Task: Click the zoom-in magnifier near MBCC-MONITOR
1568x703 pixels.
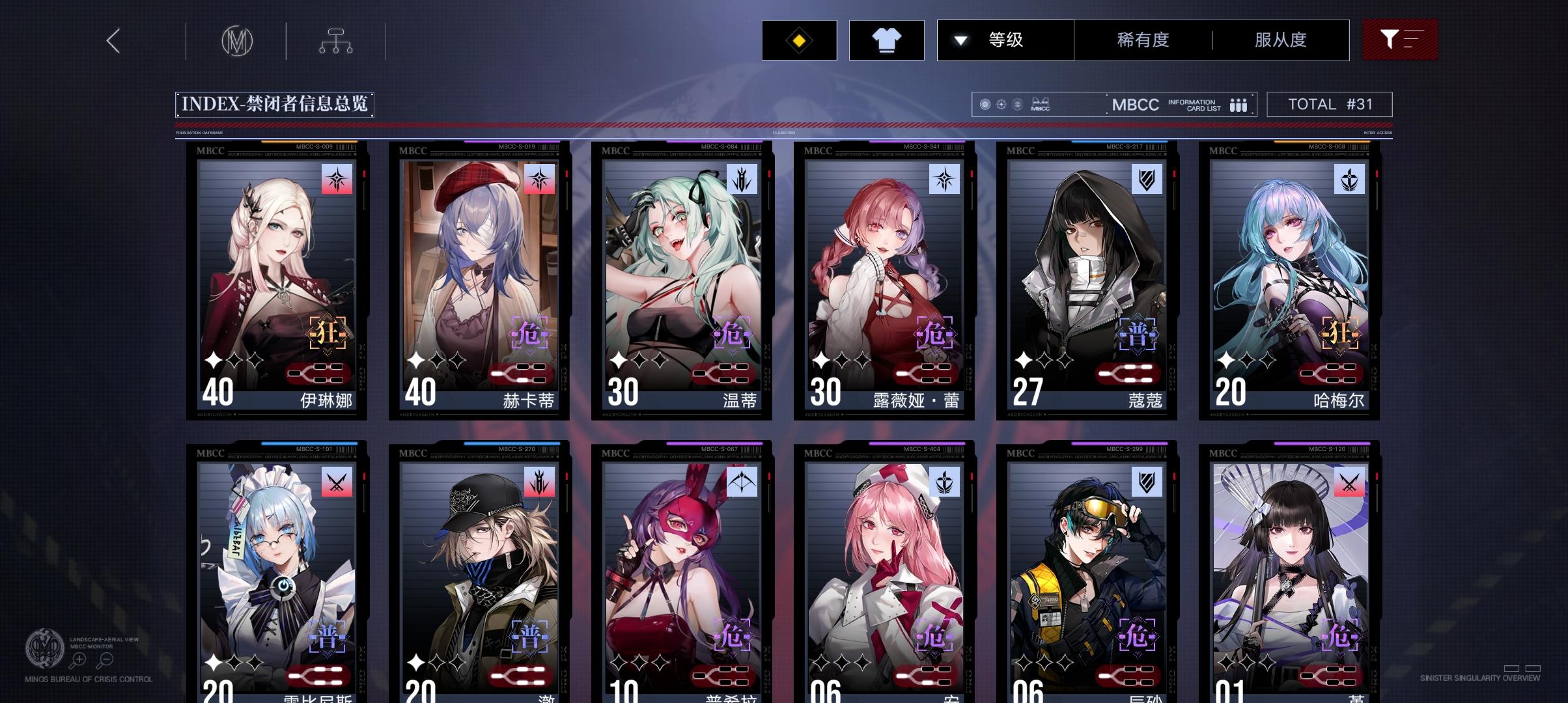Action: click(x=77, y=659)
